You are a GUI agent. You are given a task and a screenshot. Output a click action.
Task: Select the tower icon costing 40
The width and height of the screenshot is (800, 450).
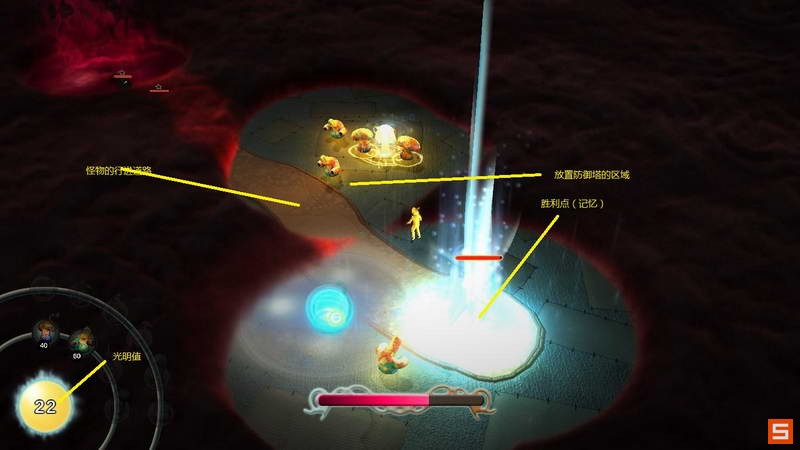point(44,329)
